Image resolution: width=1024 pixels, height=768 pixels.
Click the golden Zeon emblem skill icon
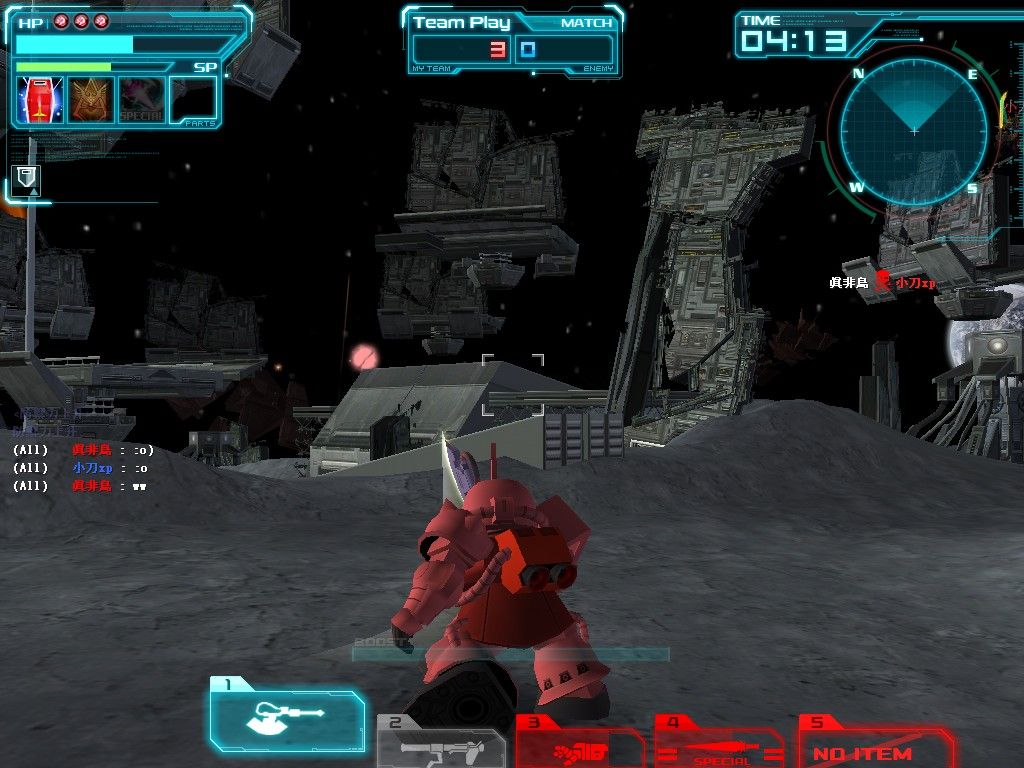pos(91,100)
